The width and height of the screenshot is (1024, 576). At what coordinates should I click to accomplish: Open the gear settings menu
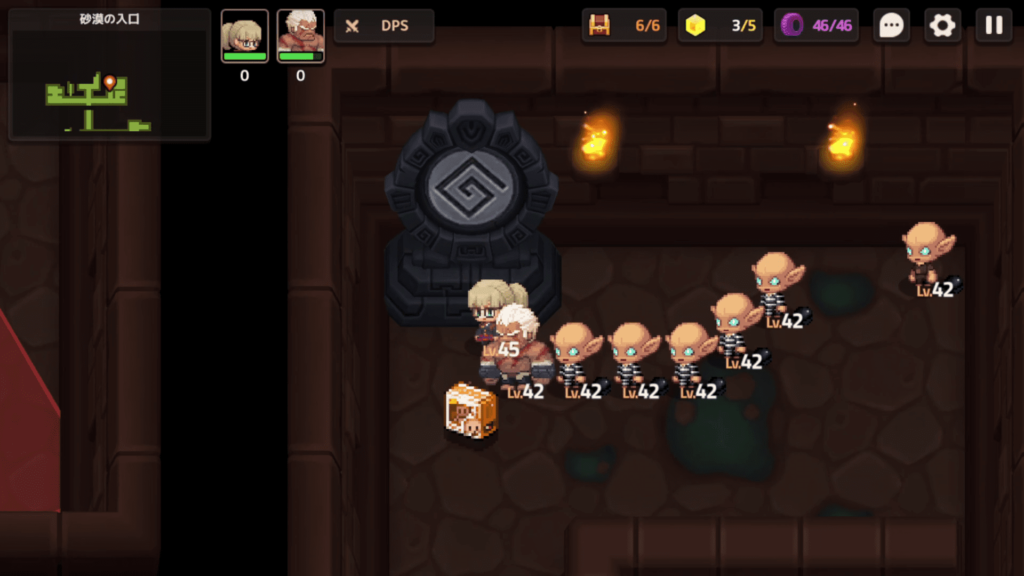[942, 26]
